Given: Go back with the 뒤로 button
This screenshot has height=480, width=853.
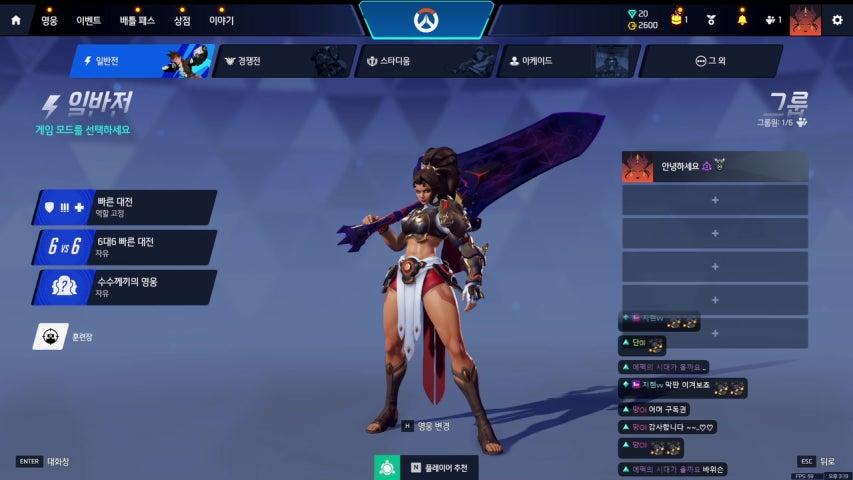Looking at the screenshot, I should click(x=817, y=461).
